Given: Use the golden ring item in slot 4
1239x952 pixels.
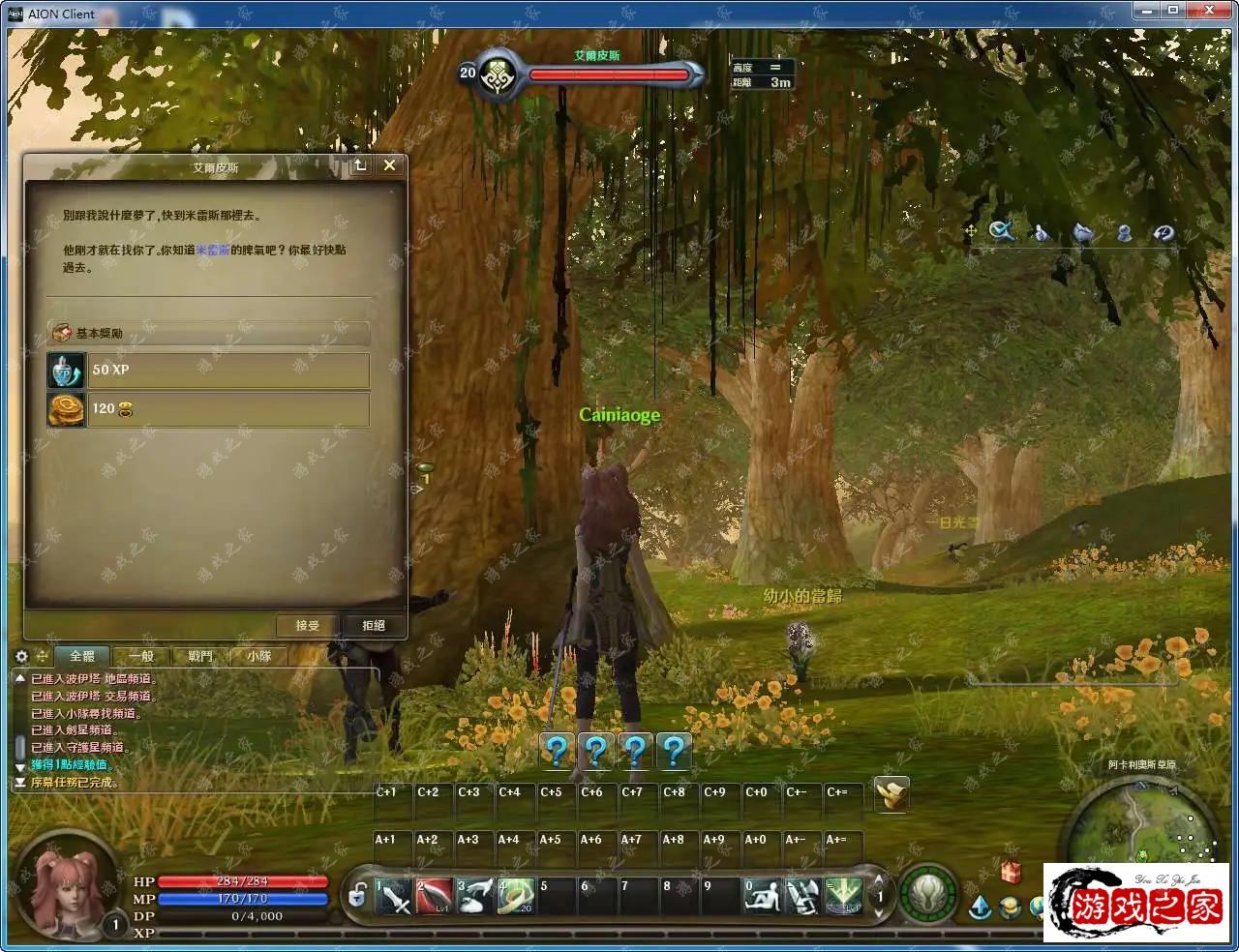Looking at the screenshot, I should coord(516,896).
